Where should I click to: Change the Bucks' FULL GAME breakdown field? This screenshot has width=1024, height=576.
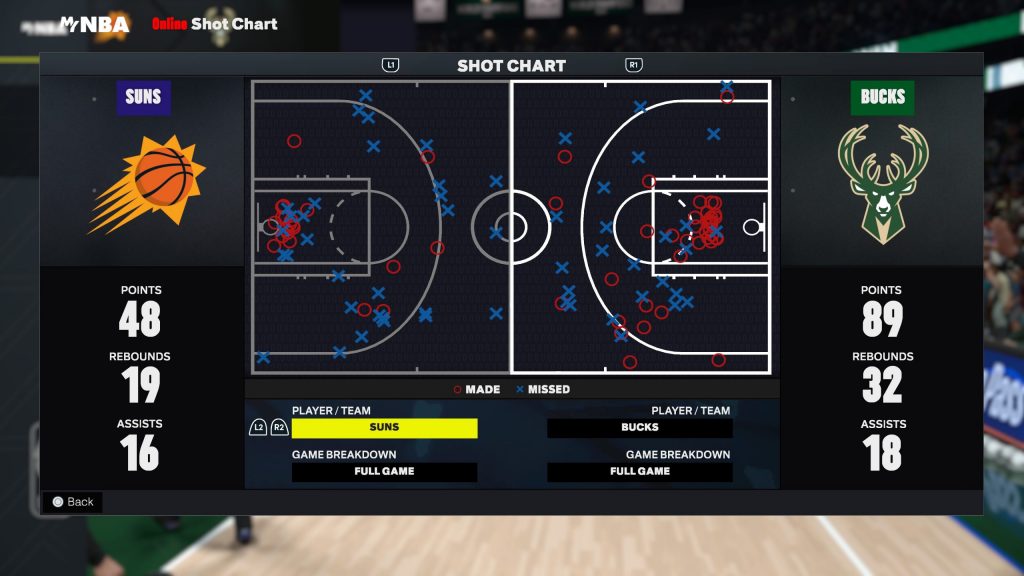640,472
